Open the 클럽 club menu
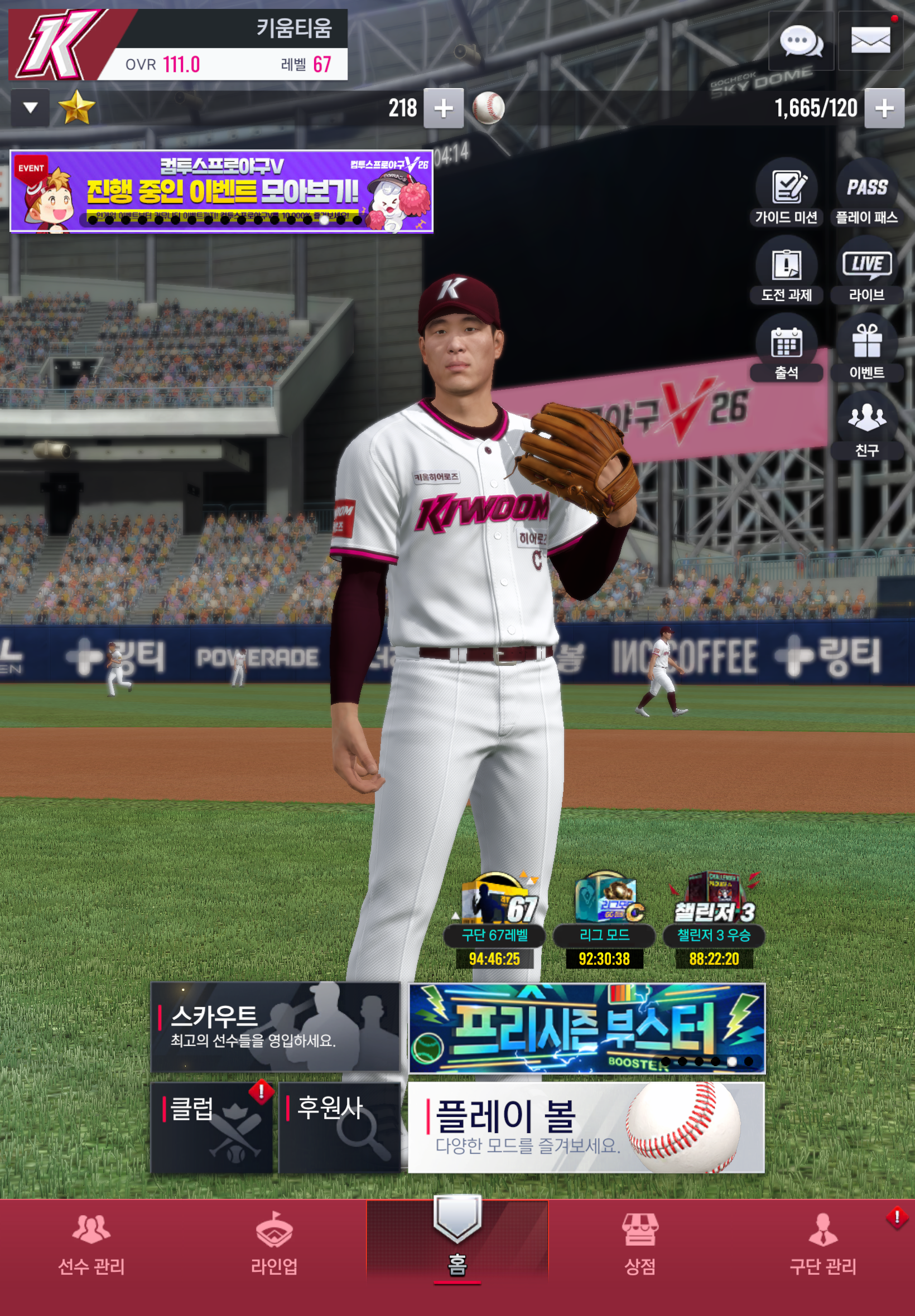The image size is (915, 1316). click(x=211, y=1127)
